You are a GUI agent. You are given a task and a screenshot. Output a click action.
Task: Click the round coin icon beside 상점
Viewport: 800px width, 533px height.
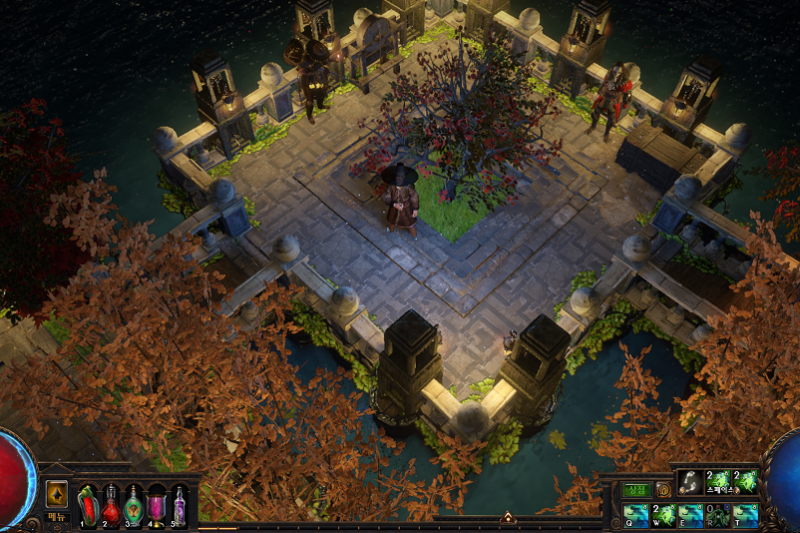(x=663, y=490)
